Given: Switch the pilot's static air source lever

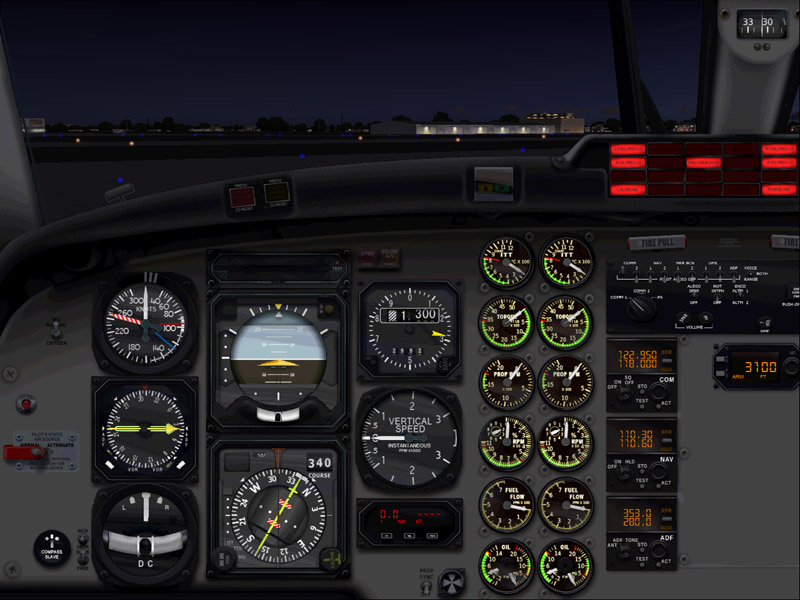Looking at the screenshot, I should (14, 452).
